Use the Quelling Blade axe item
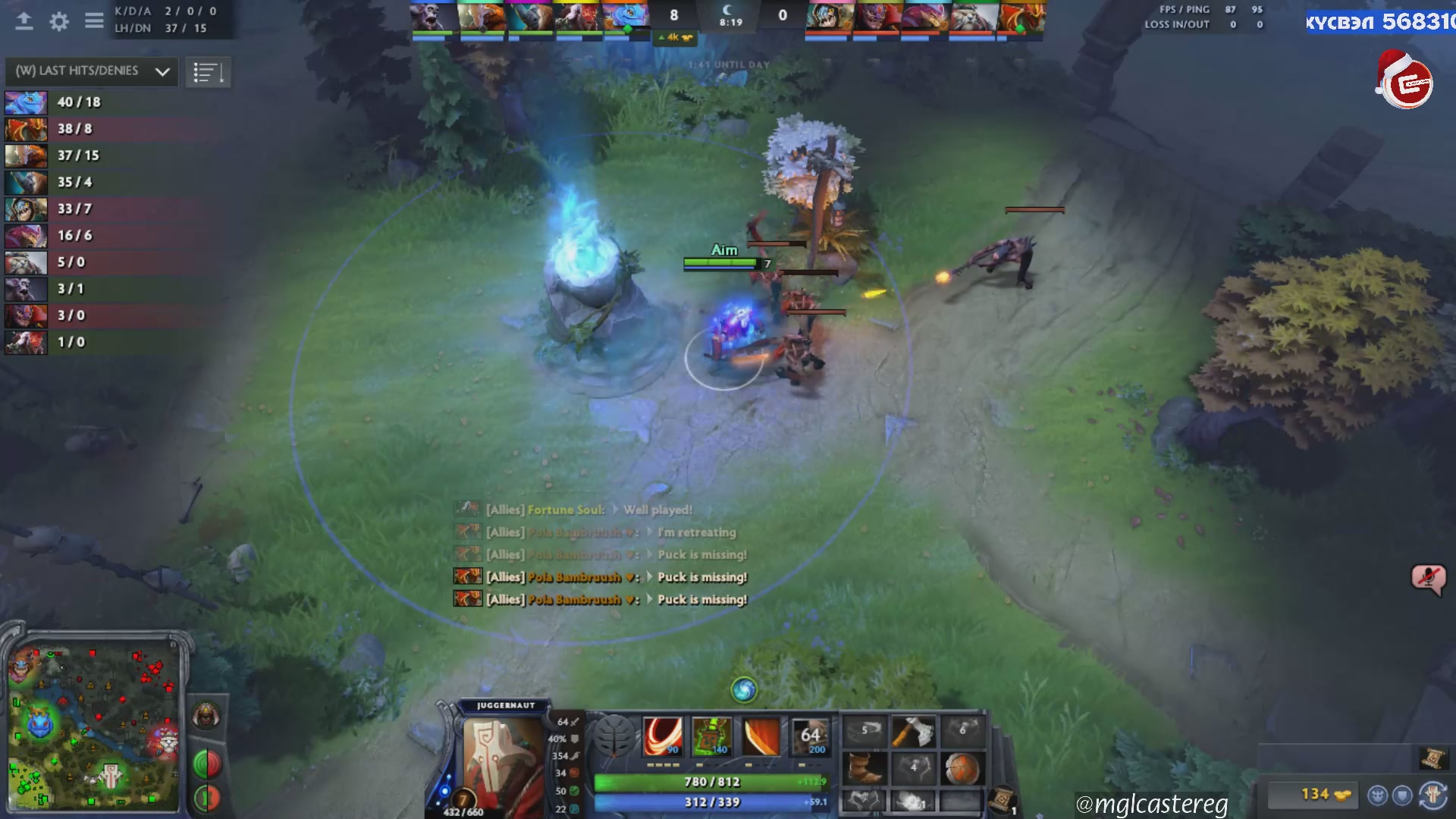 [913, 732]
